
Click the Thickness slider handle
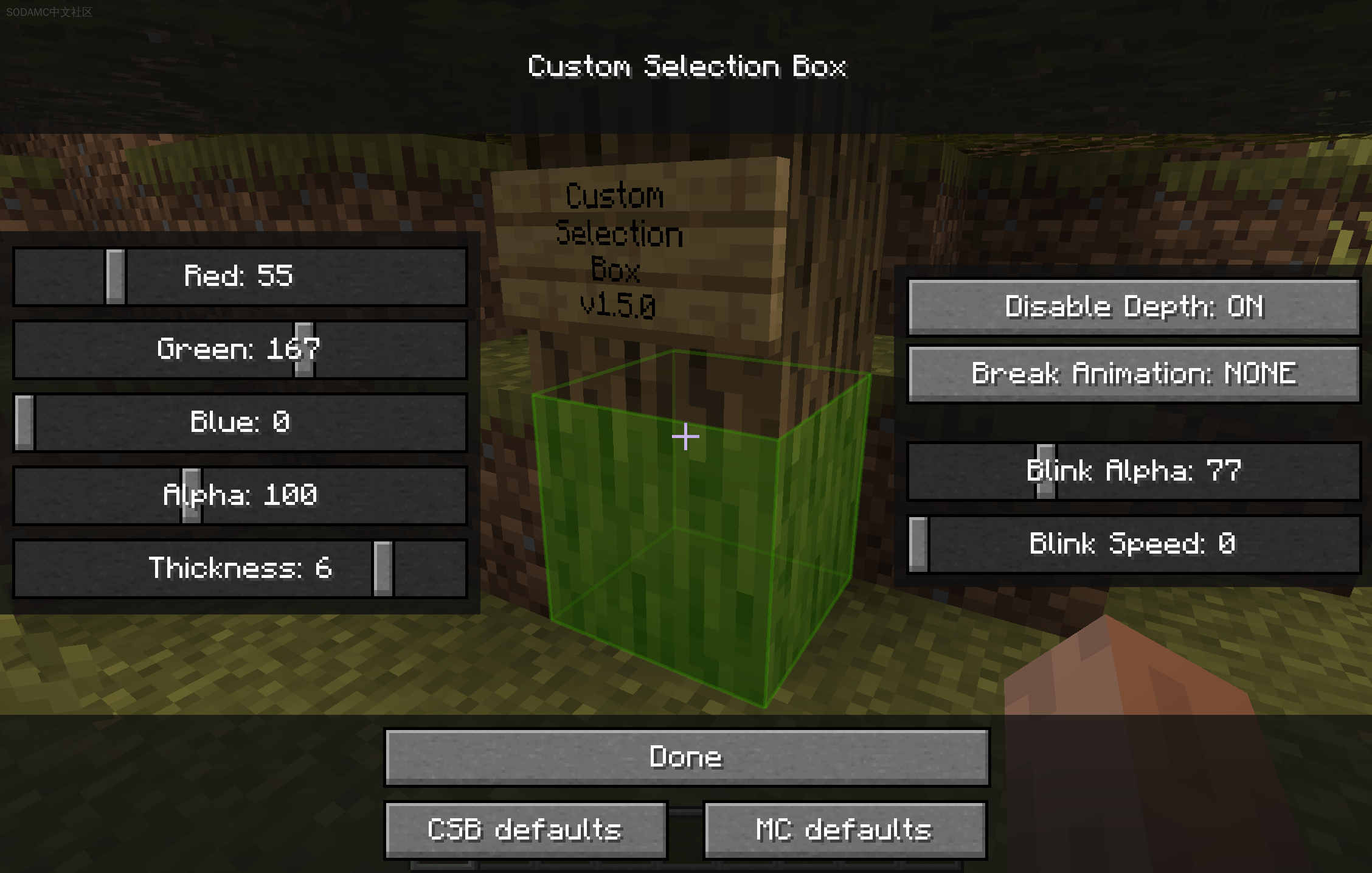click(382, 569)
